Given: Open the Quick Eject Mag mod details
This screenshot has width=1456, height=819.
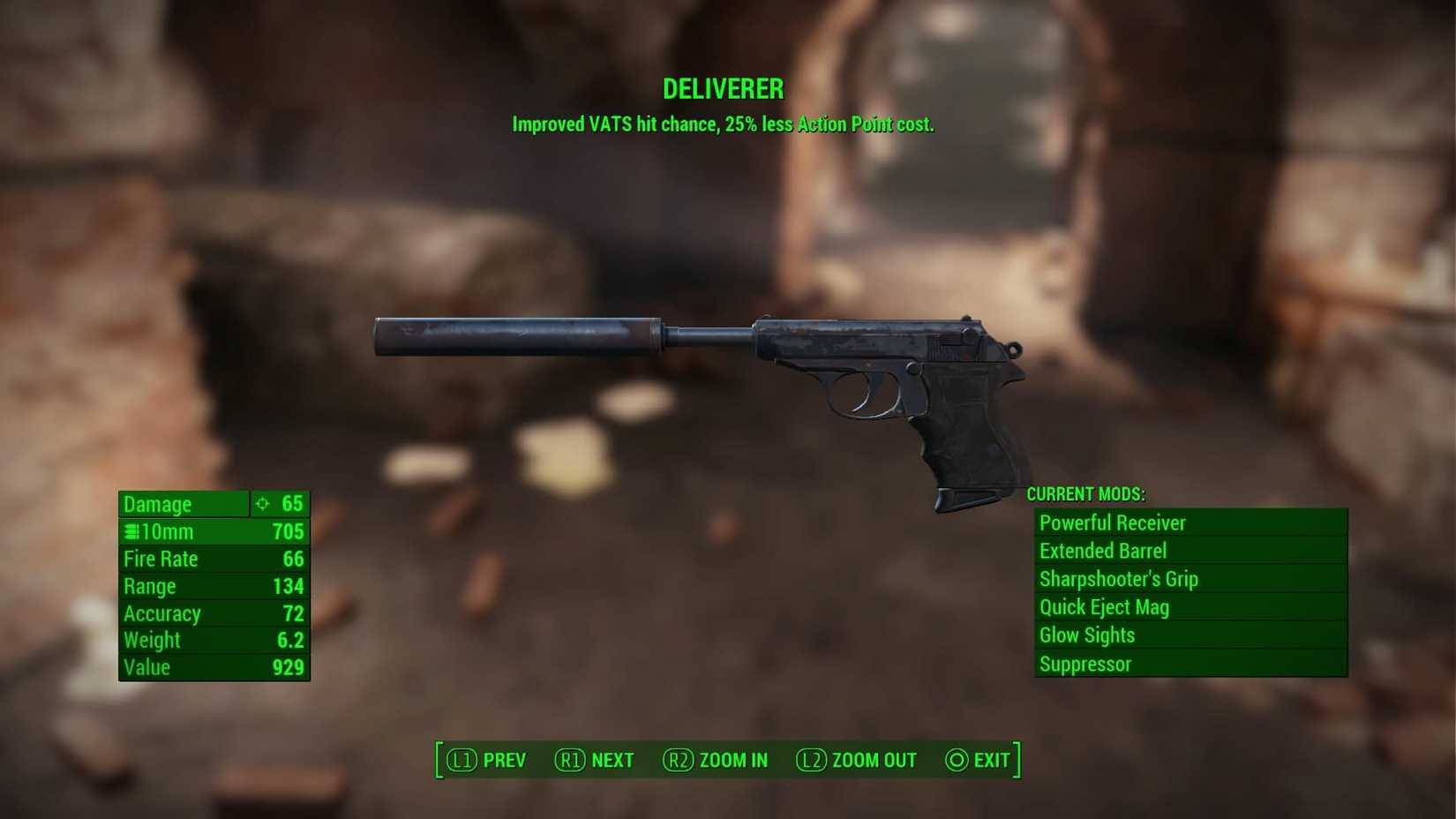Looking at the screenshot, I should click(1103, 607).
